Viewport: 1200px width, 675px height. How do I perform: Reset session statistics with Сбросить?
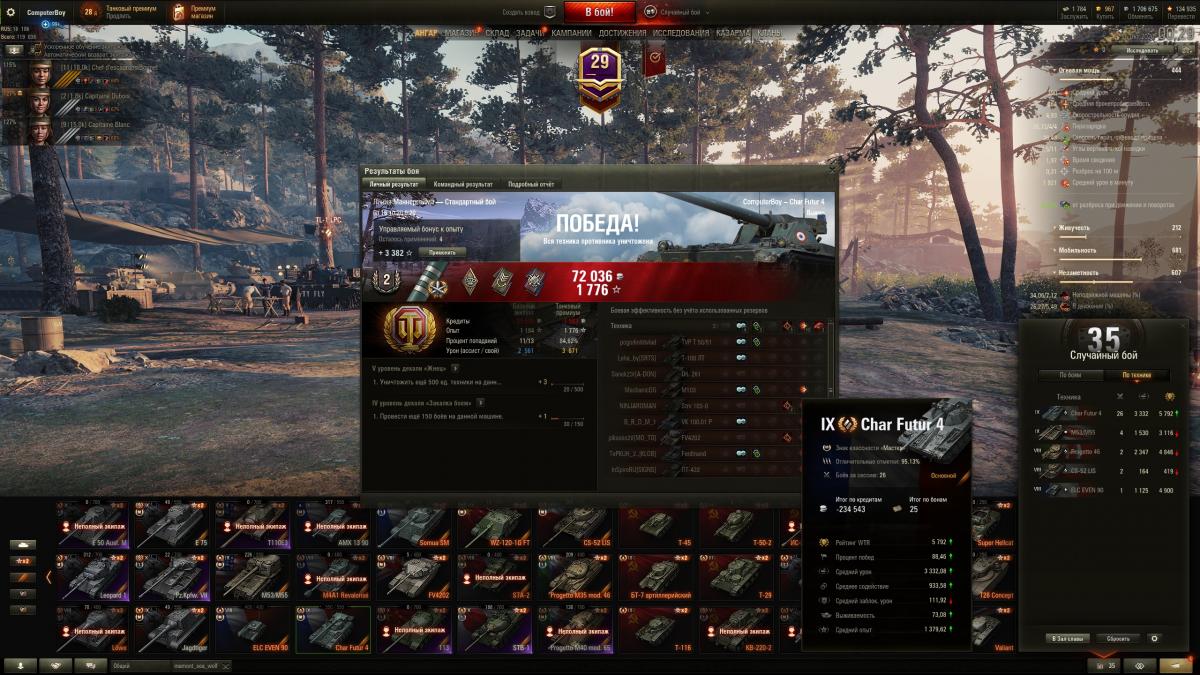pyautogui.click(x=1117, y=638)
